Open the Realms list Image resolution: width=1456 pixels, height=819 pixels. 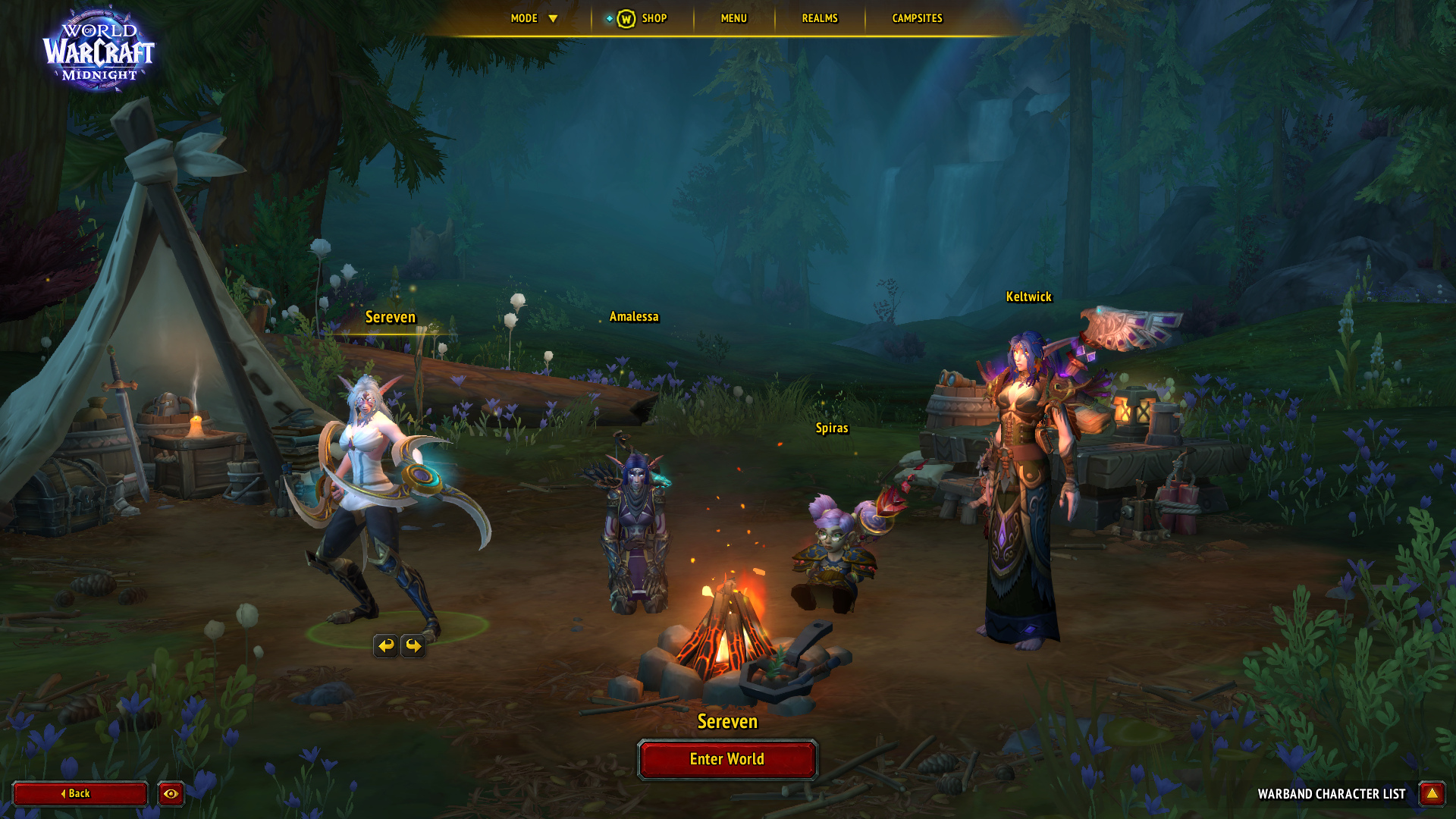coord(820,18)
